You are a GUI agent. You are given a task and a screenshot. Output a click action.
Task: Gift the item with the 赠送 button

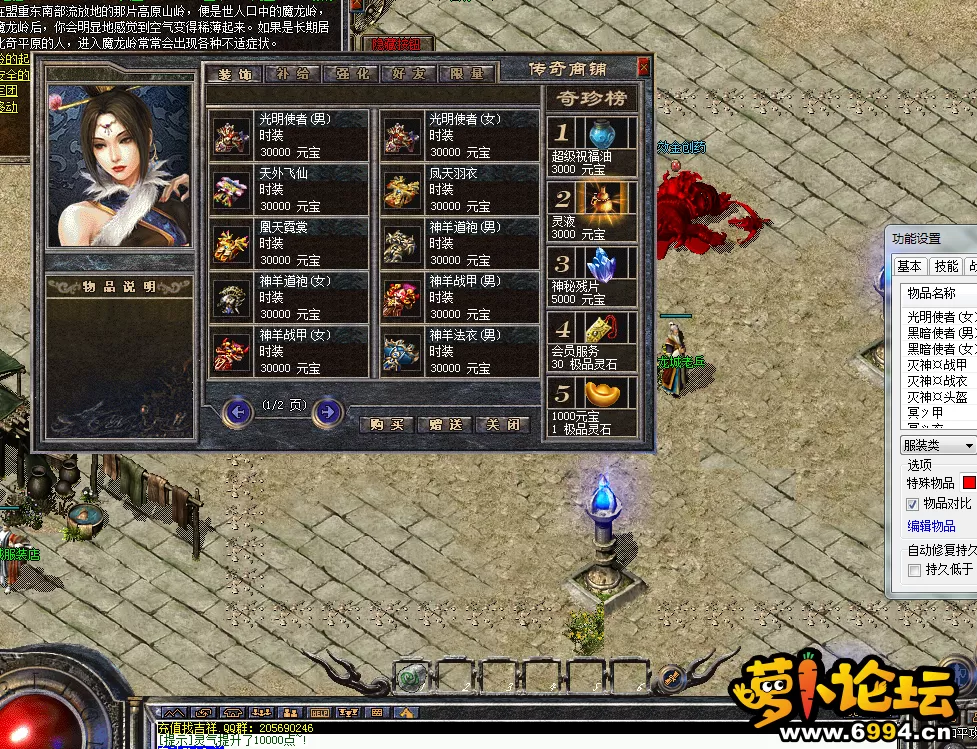[444, 424]
